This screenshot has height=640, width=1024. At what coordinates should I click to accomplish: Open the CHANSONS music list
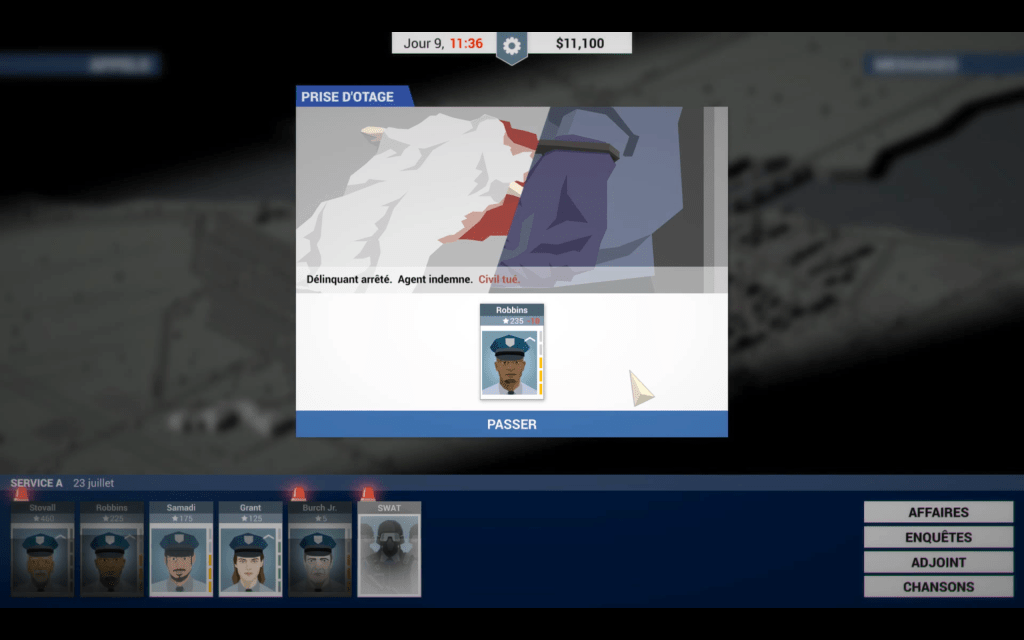coord(938,587)
